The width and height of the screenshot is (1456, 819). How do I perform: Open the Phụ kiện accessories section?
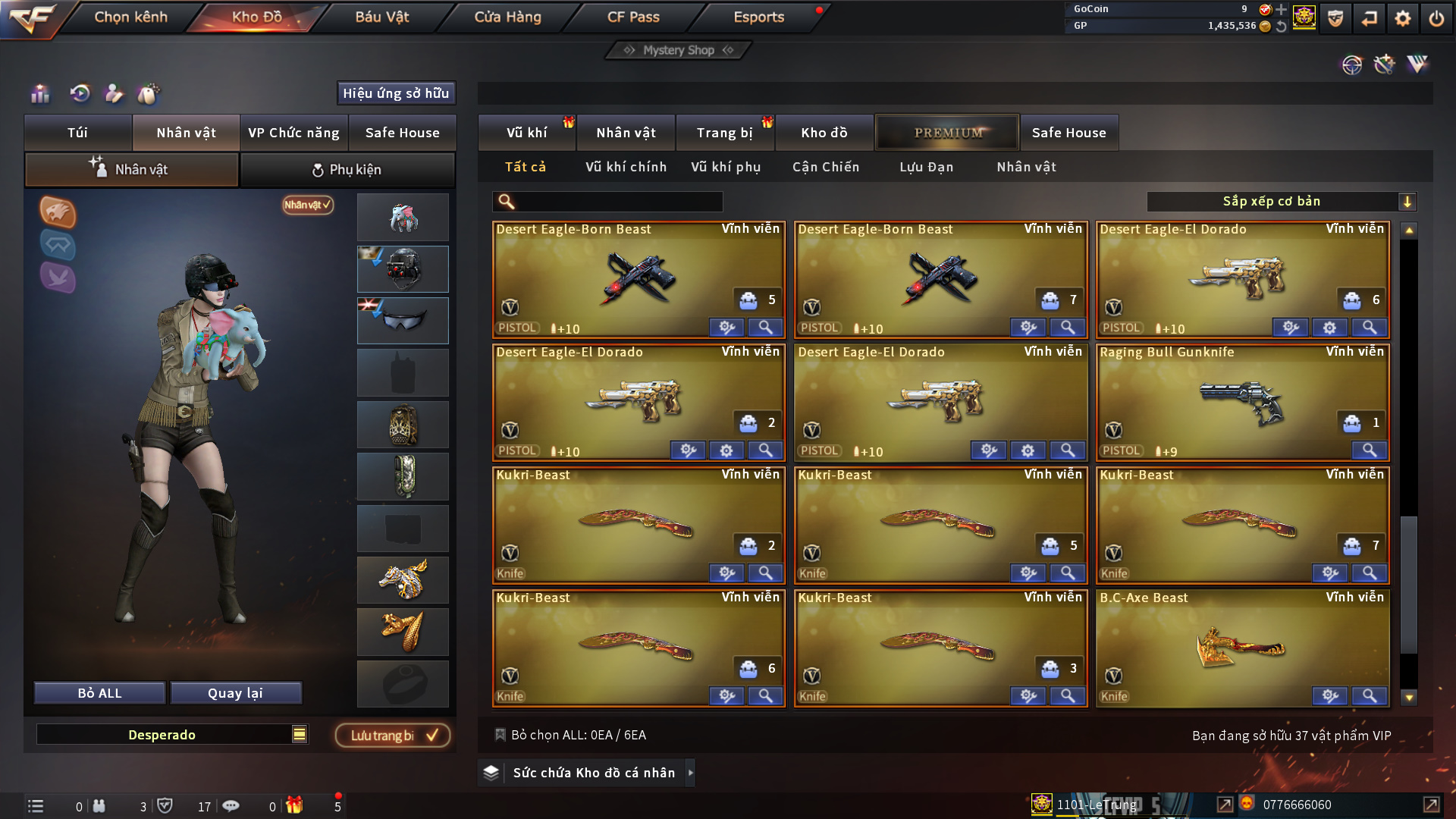coord(347,170)
